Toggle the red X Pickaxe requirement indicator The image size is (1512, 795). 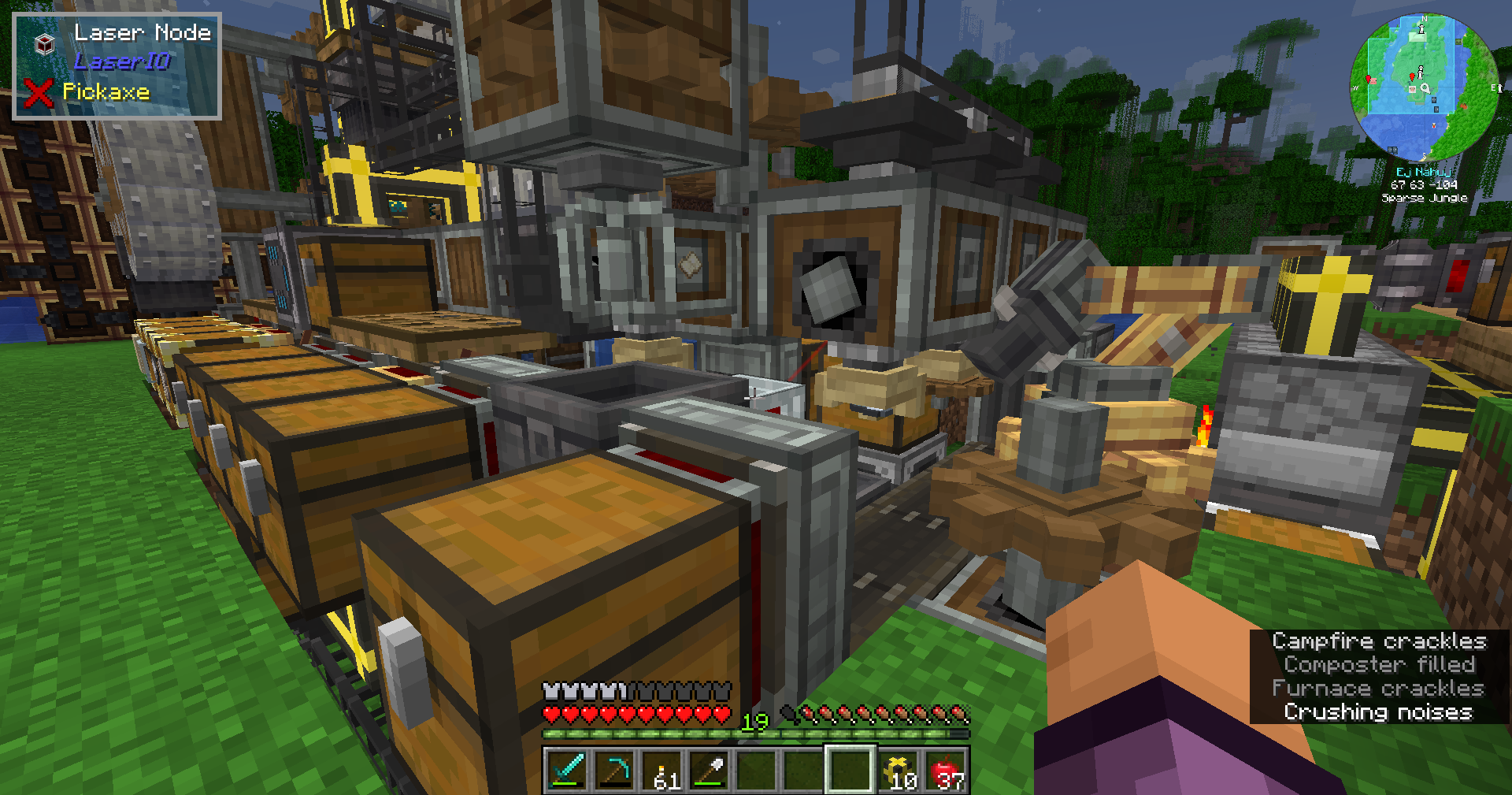(39, 92)
